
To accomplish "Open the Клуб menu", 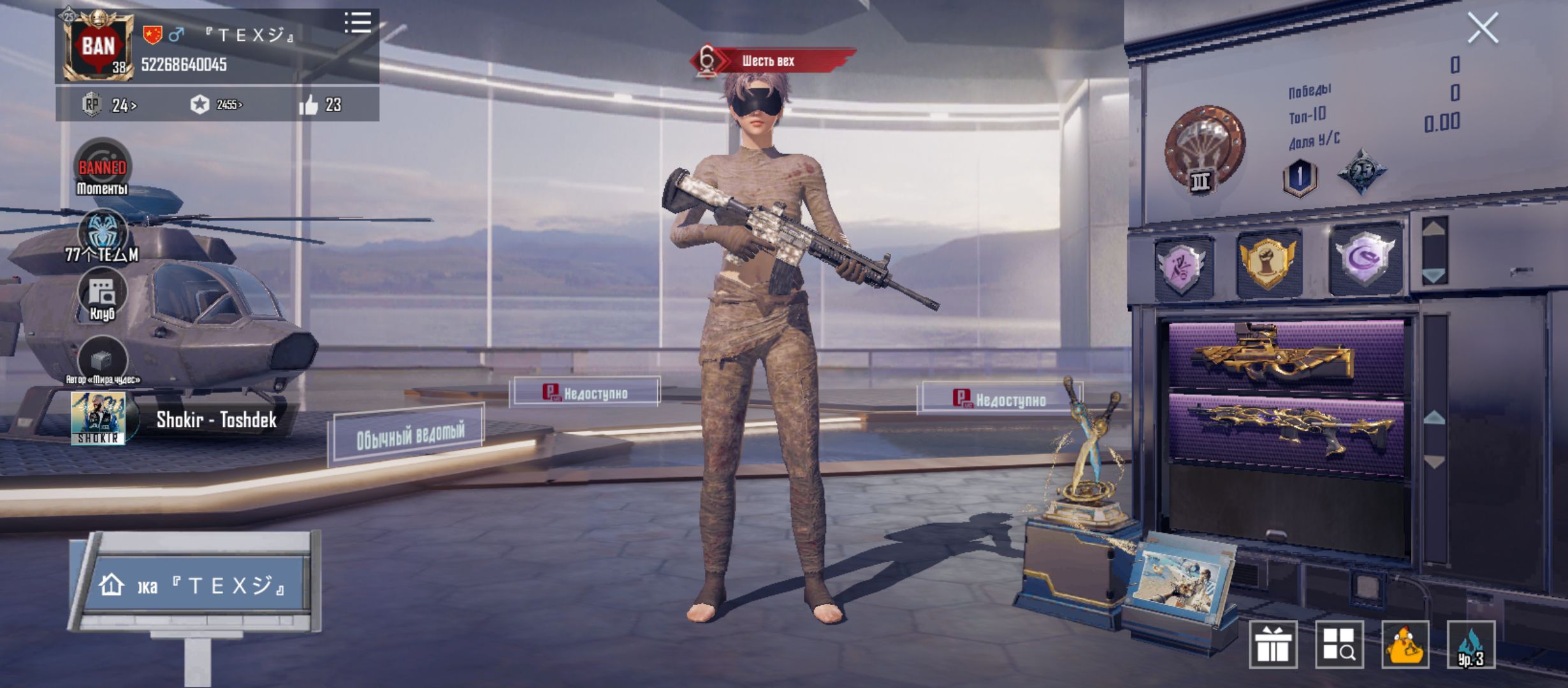I will coord(102,295).
